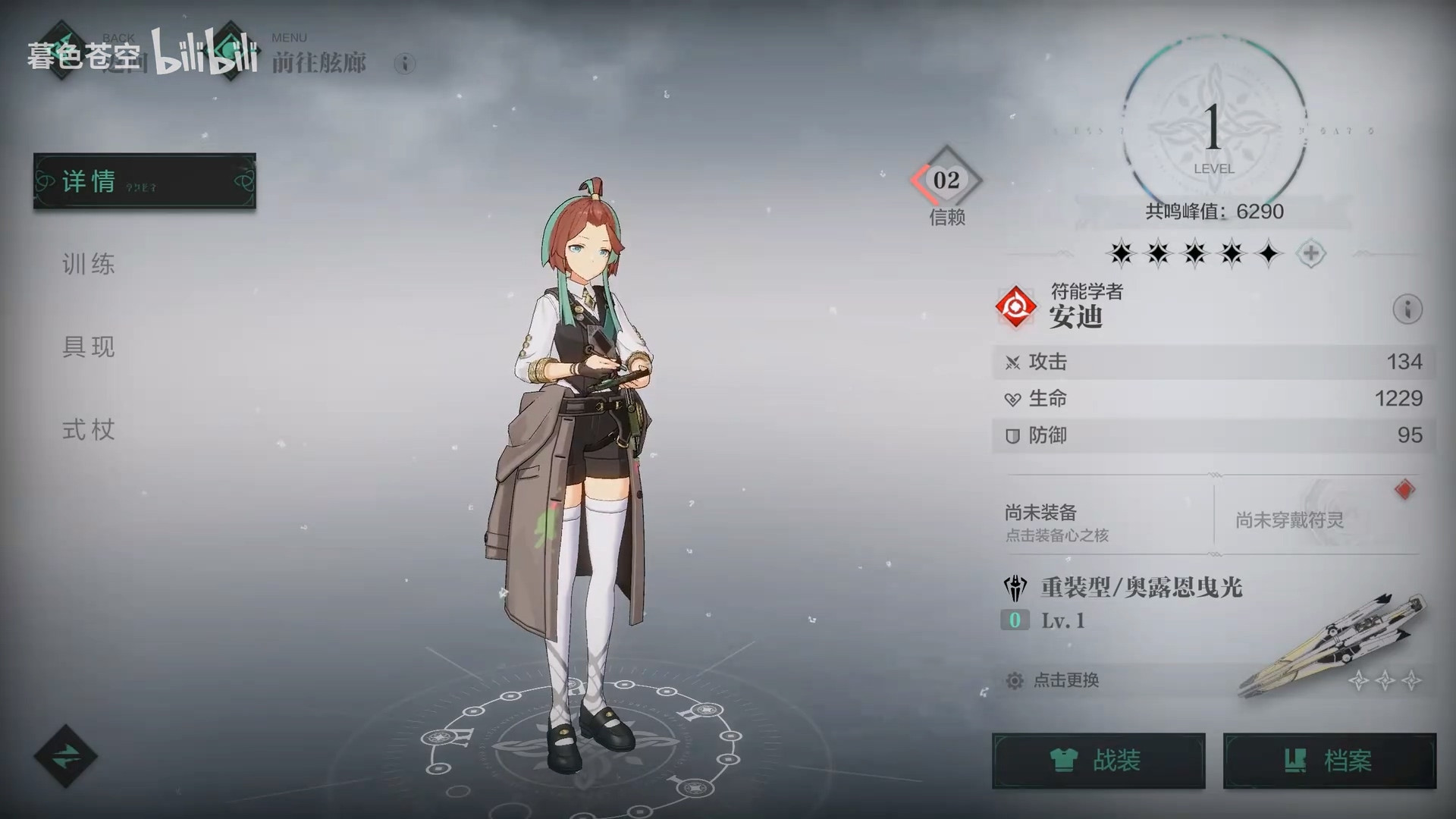Tap the plus icon beside the stars
Image resolution: width=1456 pixels, height=819 pixels.
pyautogui.click(x=1310, y=253)
